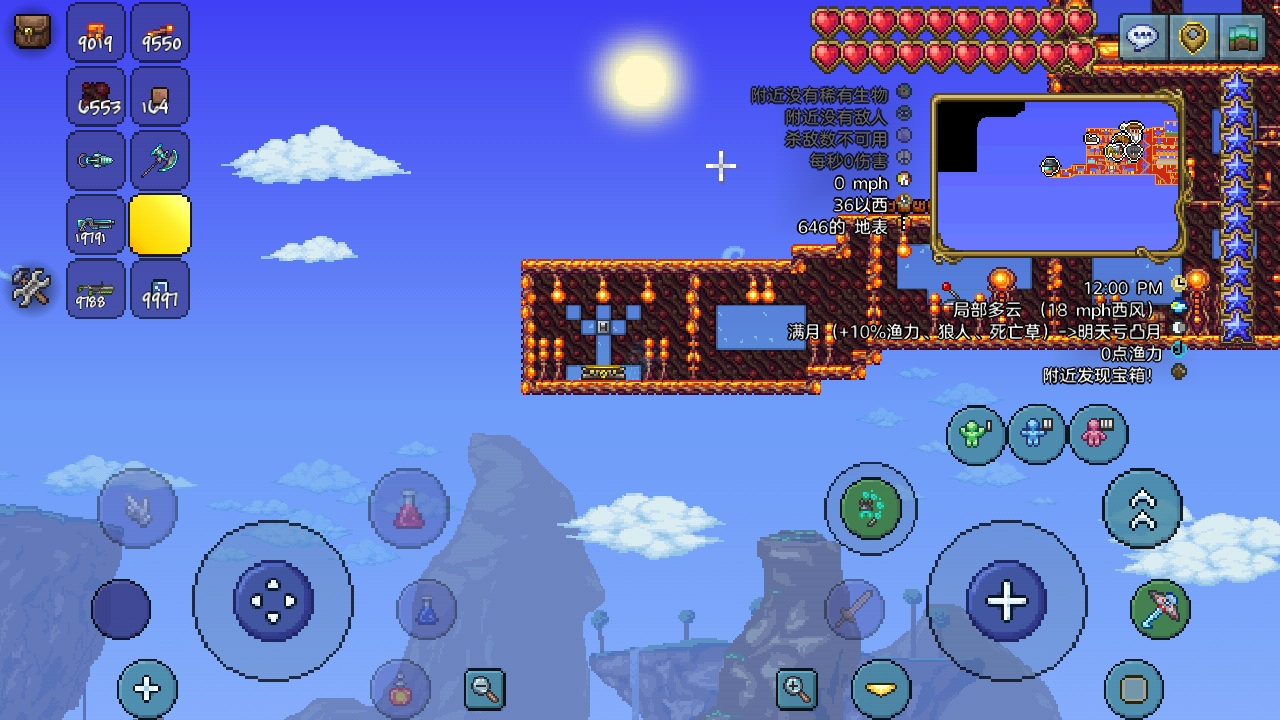Select the hotbar slot with 9019 items
Image resolution: width=1280 pixels, height=720 pixels.
[97, 33]
